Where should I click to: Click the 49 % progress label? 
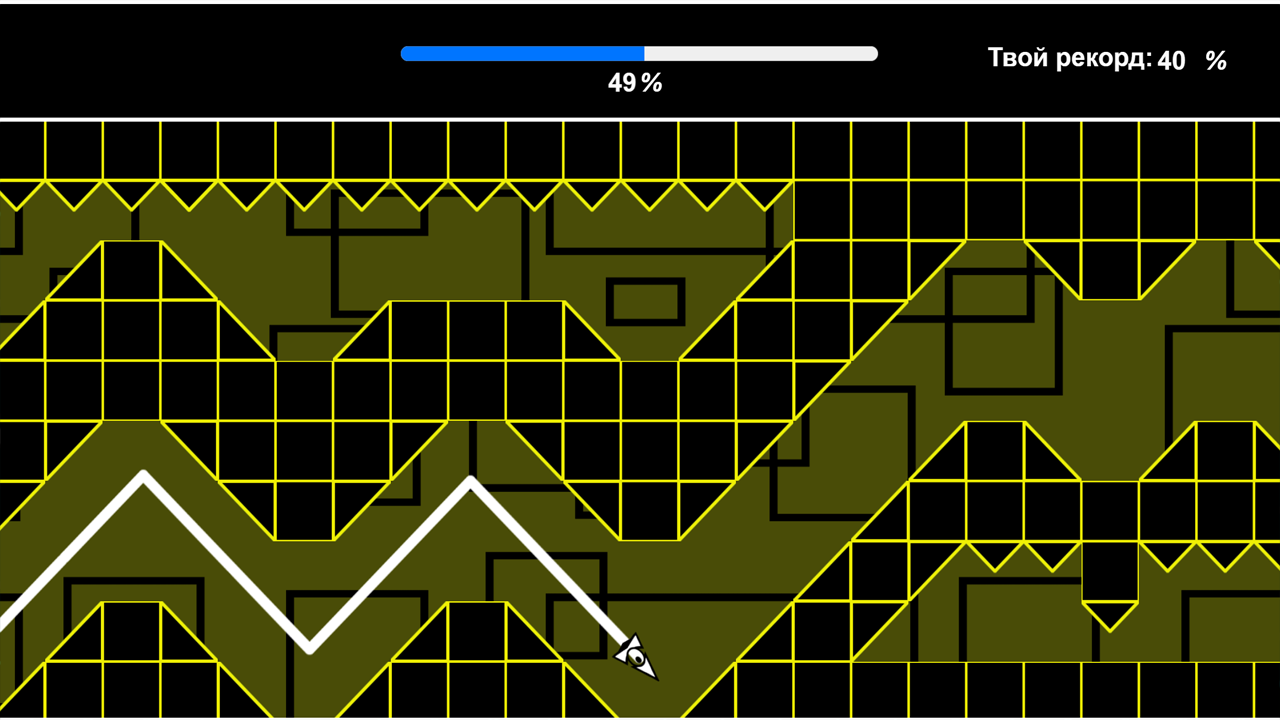pyautogui.click(x=636, y=84)
